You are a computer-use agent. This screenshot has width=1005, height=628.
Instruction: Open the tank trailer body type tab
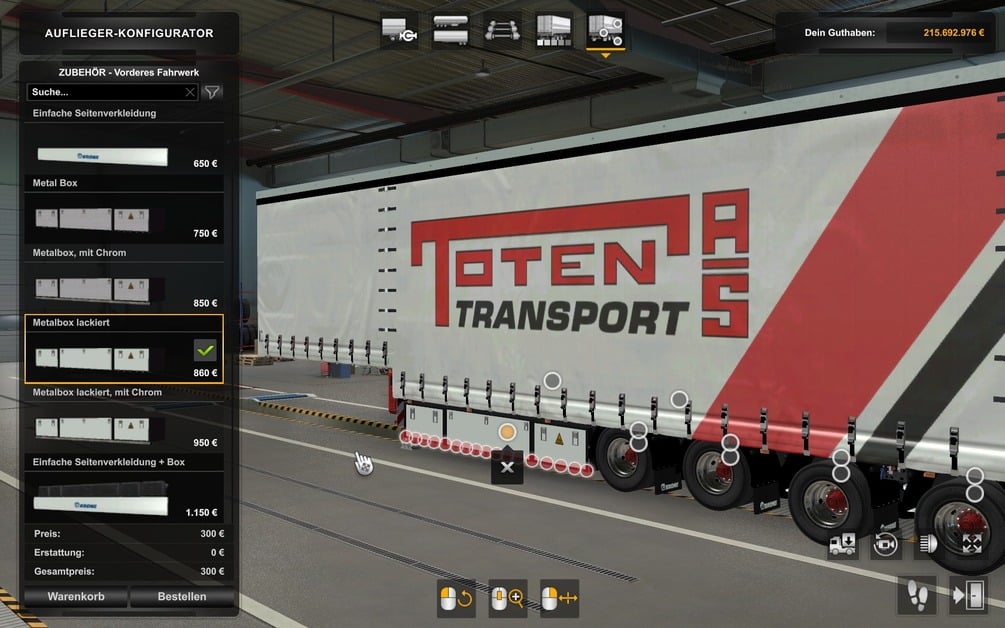click(450, 31)
